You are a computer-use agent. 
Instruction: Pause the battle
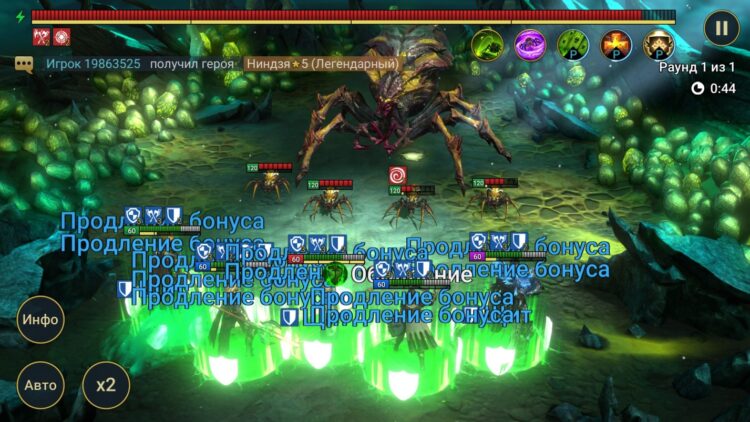[720, 27]
